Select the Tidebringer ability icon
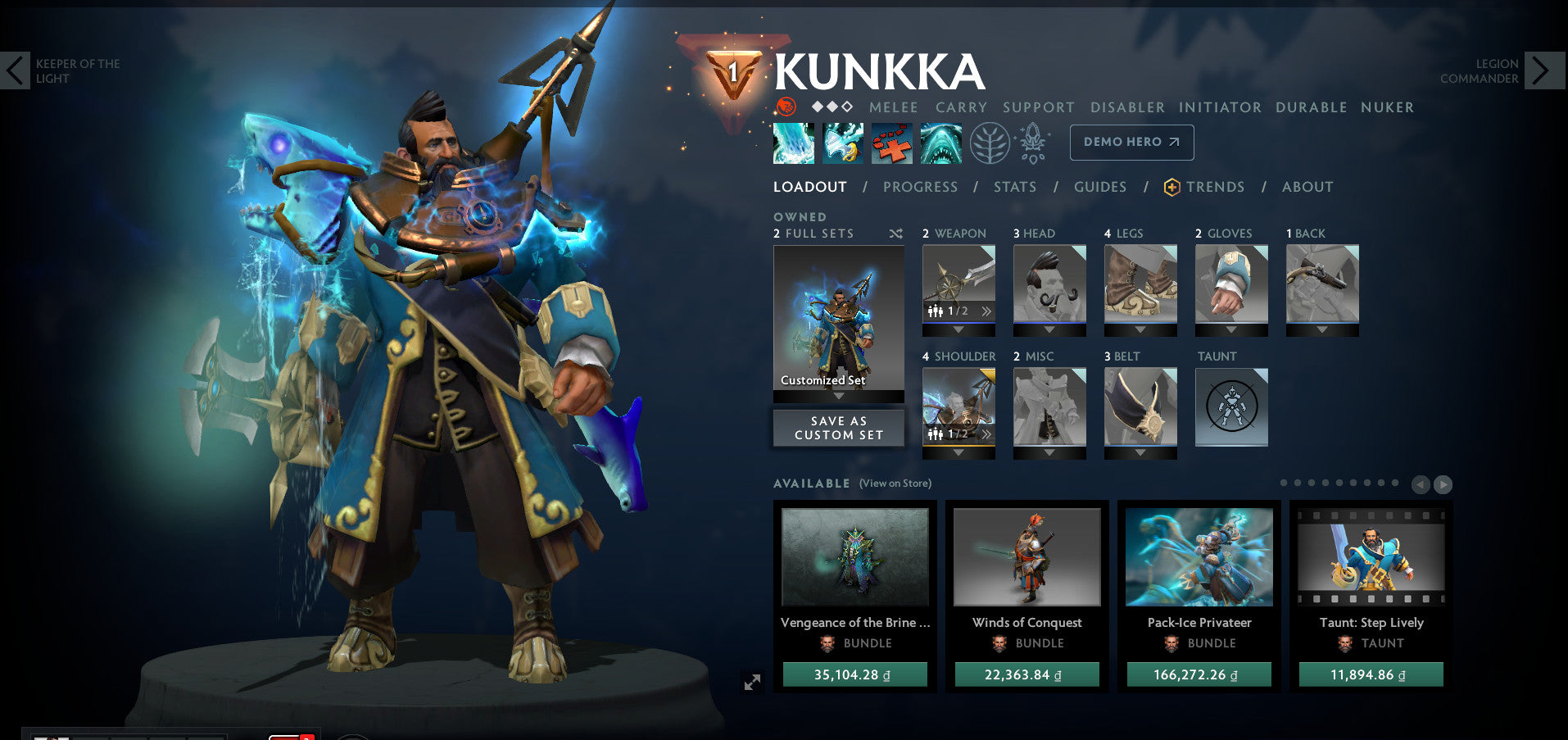 [842, 142]
